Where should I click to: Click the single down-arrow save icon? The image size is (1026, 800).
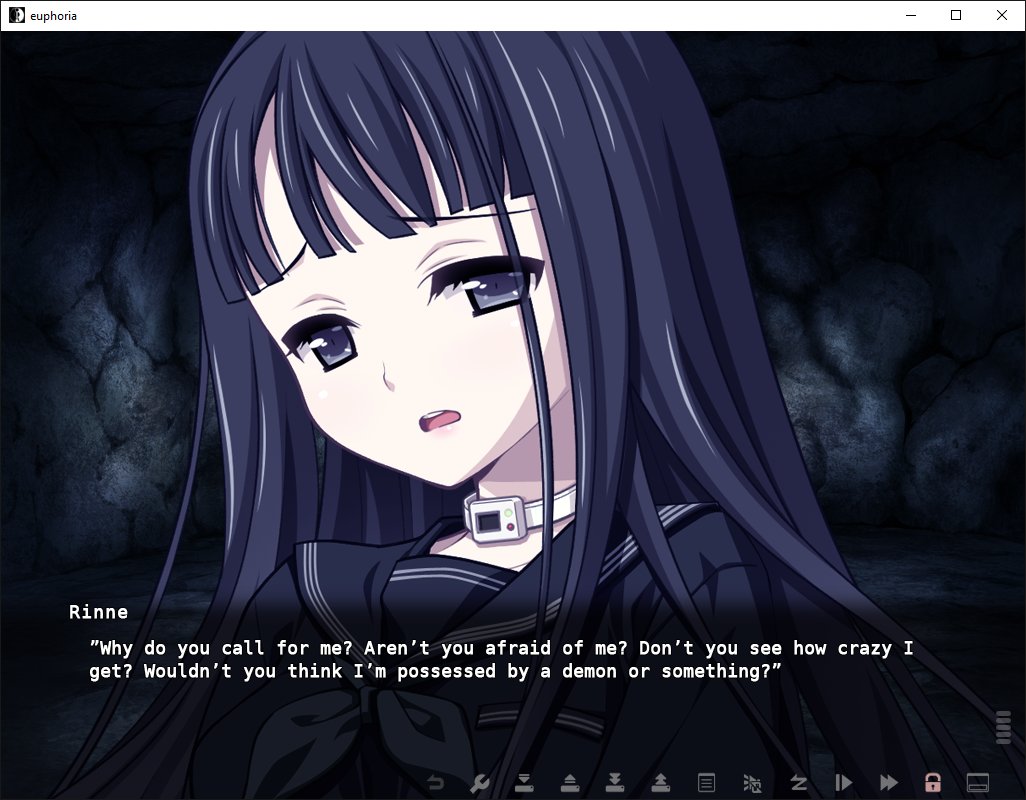pyautogui.click(x=523, y=782)
